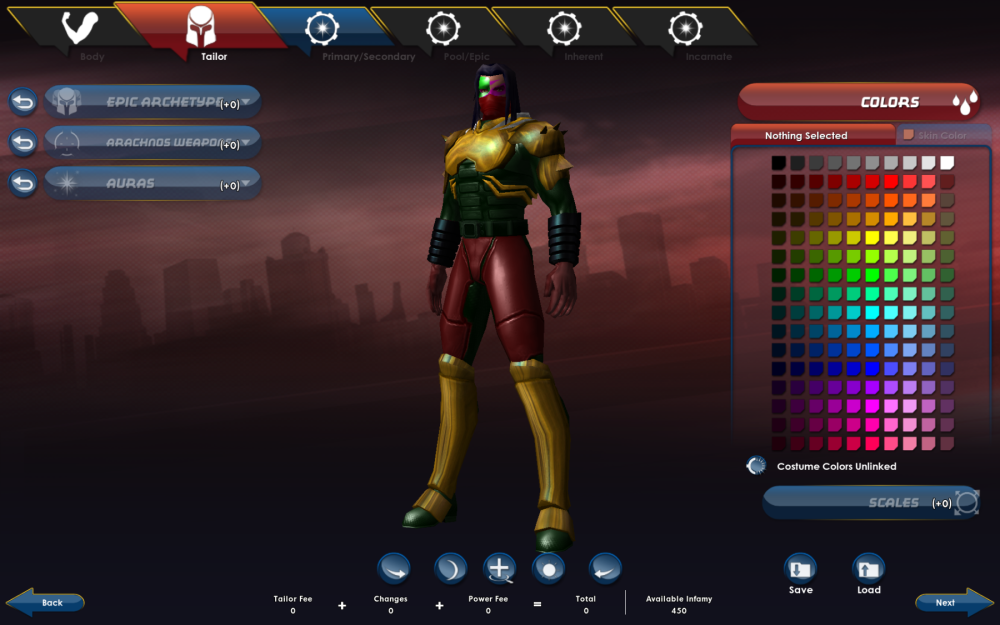This screenshot has height=625, width=1000.
Task: Click the Colors panel header
Action: [x=858, y=102]
